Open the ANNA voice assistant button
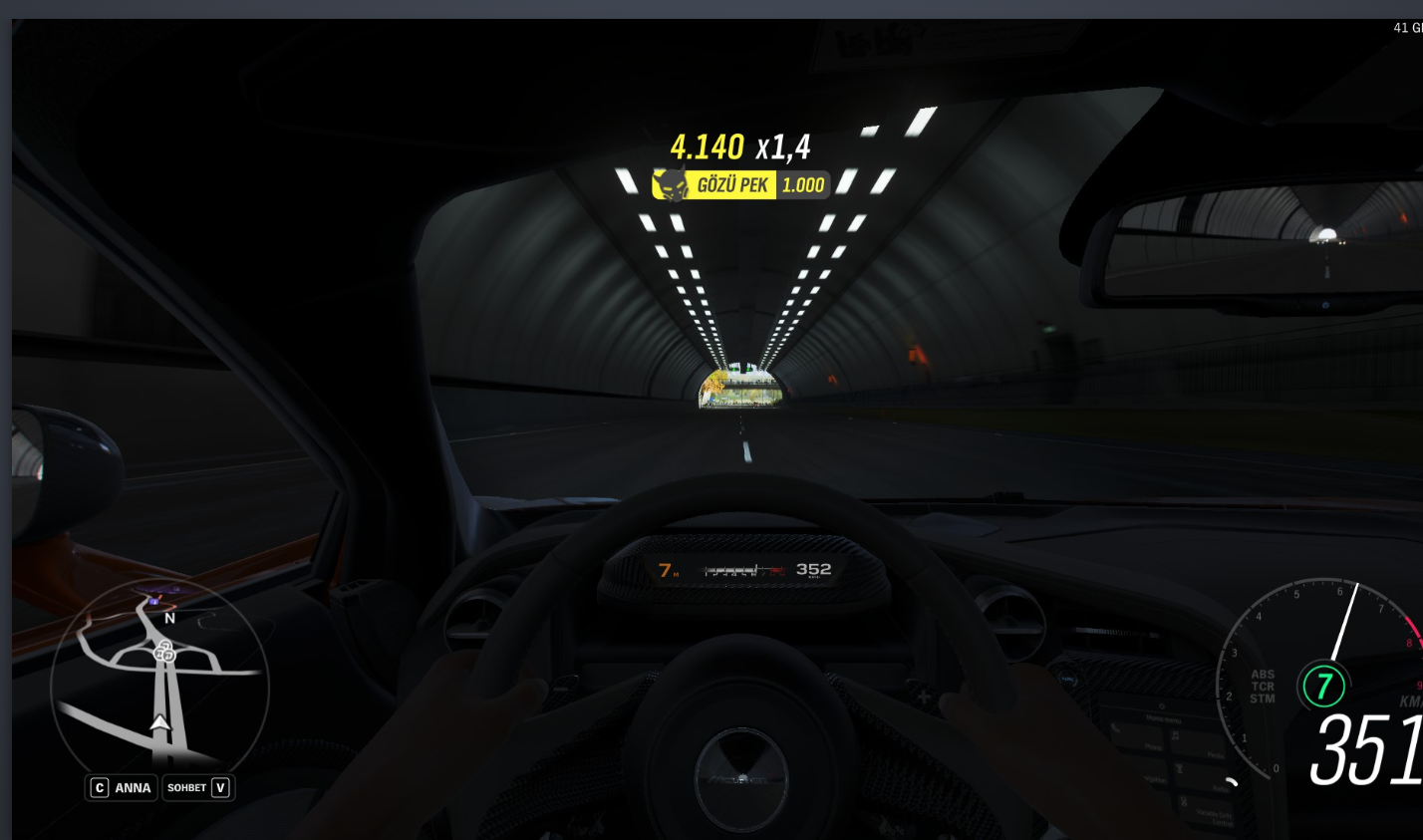 click(122, 787)
